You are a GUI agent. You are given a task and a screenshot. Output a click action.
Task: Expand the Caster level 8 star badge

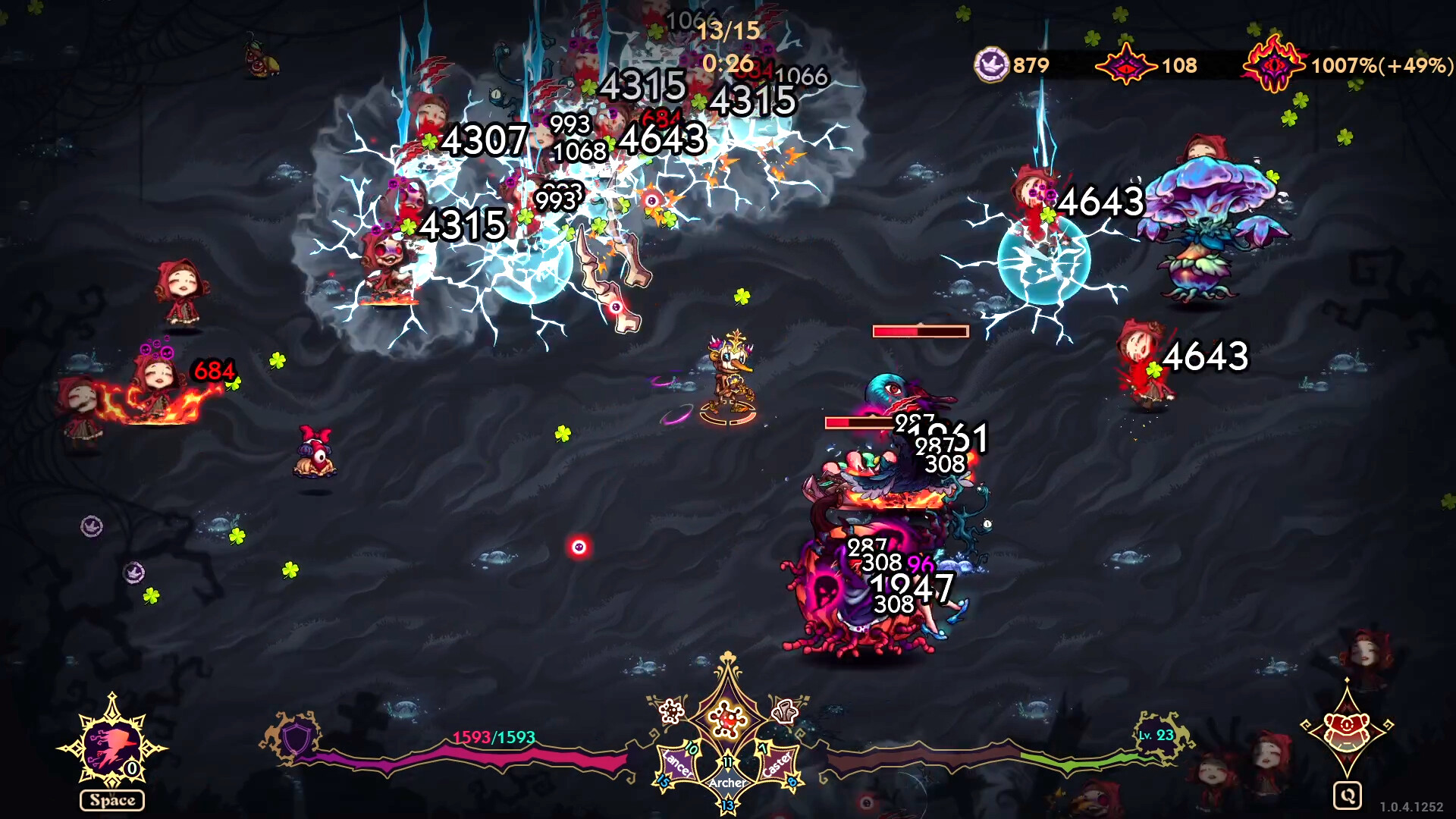[x=791, y=783]
